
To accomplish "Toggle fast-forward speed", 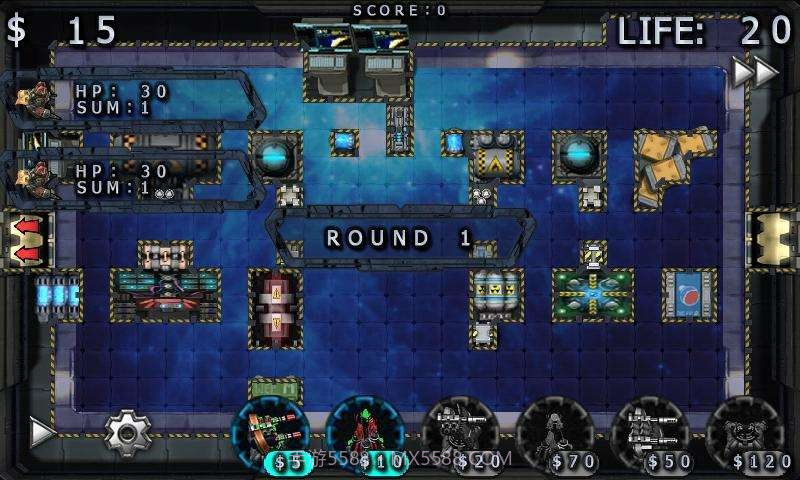I will click(x=755, y=72).
